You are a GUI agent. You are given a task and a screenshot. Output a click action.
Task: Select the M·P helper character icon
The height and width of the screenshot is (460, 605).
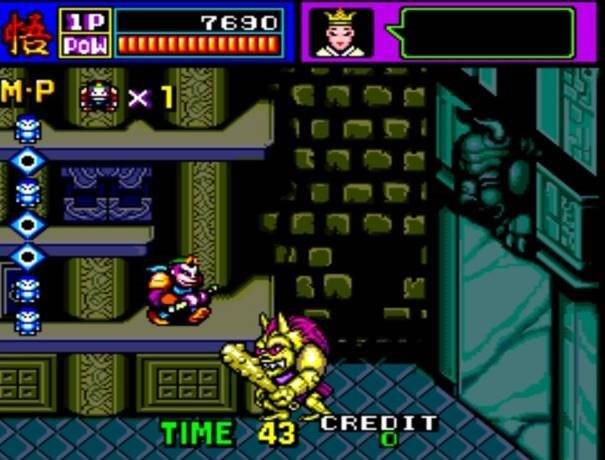(99, 96)
